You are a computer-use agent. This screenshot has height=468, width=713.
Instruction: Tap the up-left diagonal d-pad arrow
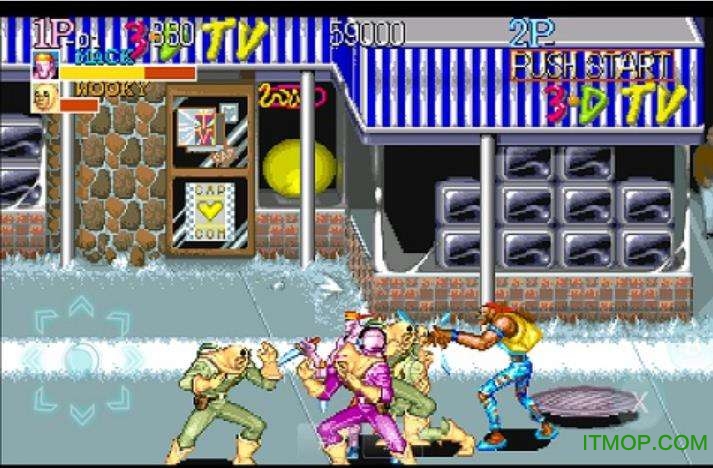click(x=45, y=322)
